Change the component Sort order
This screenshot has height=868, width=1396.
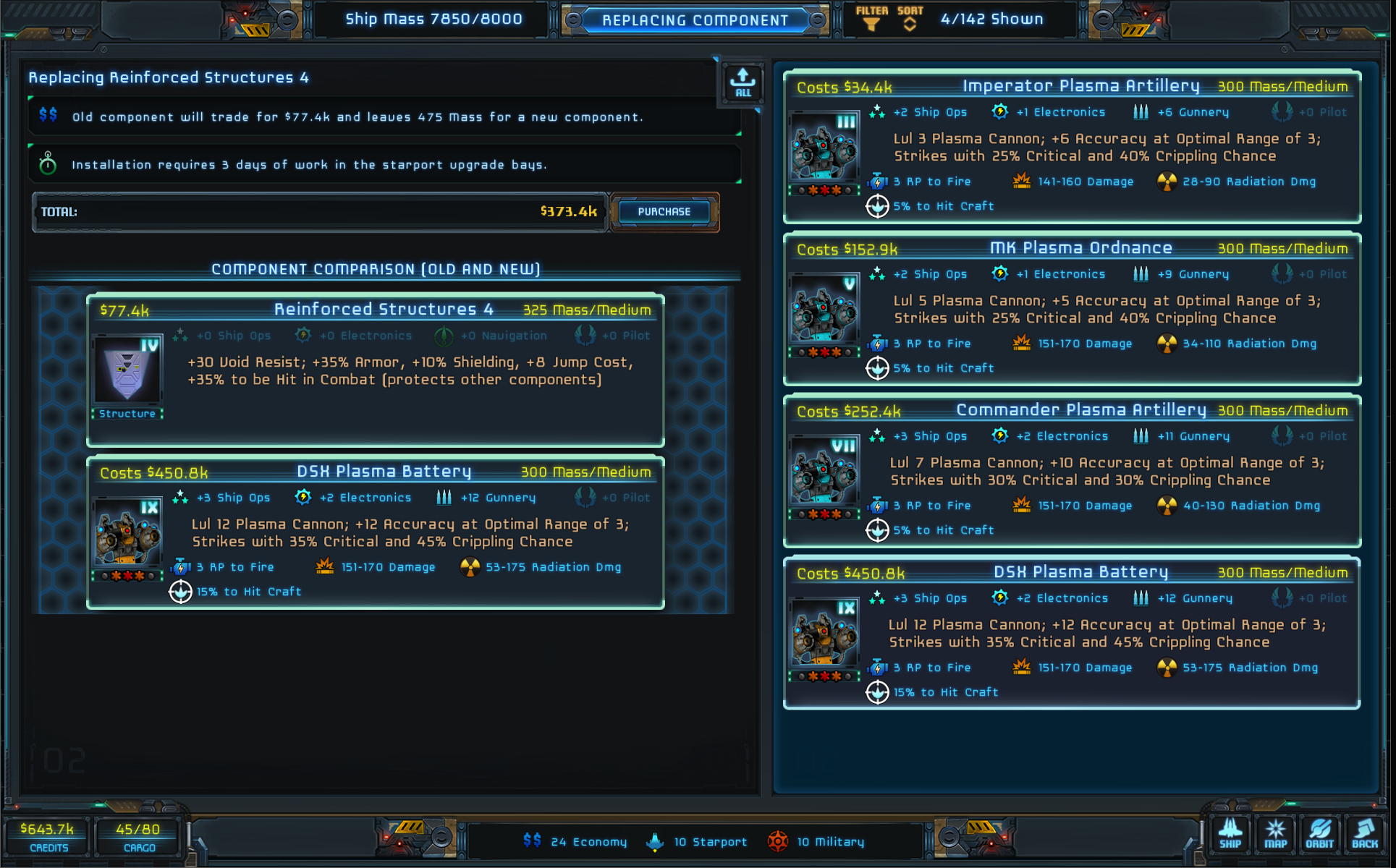910,19
